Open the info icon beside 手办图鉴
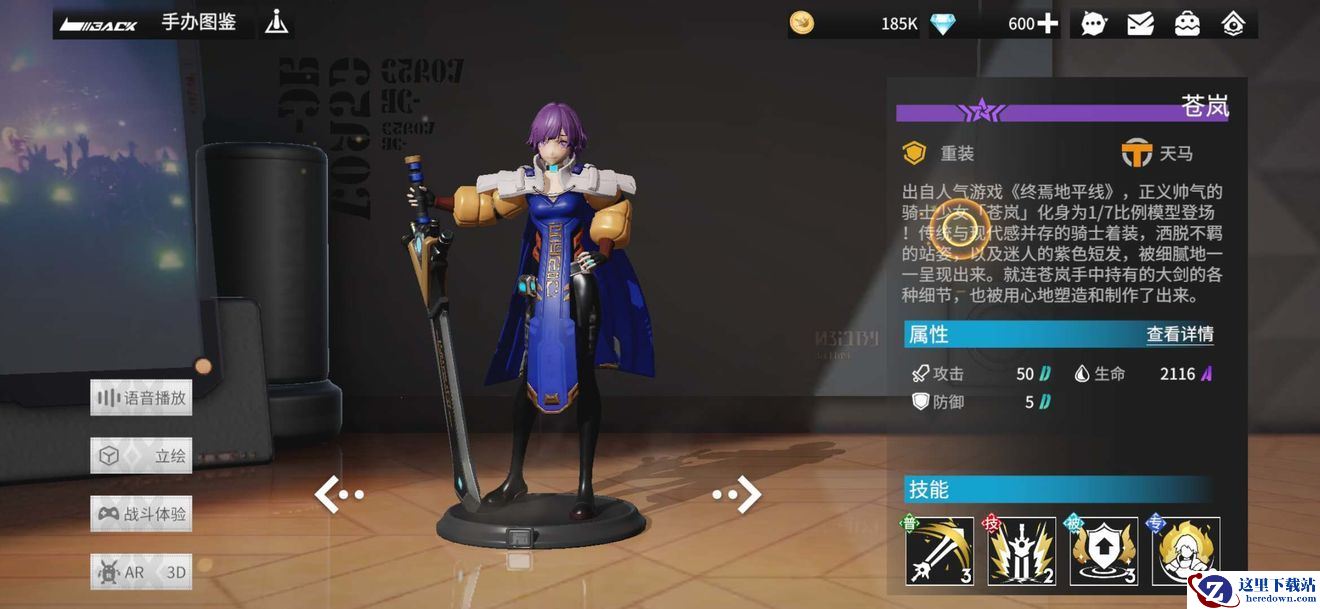Screen dimensions: 1320x609 (276, 22)
